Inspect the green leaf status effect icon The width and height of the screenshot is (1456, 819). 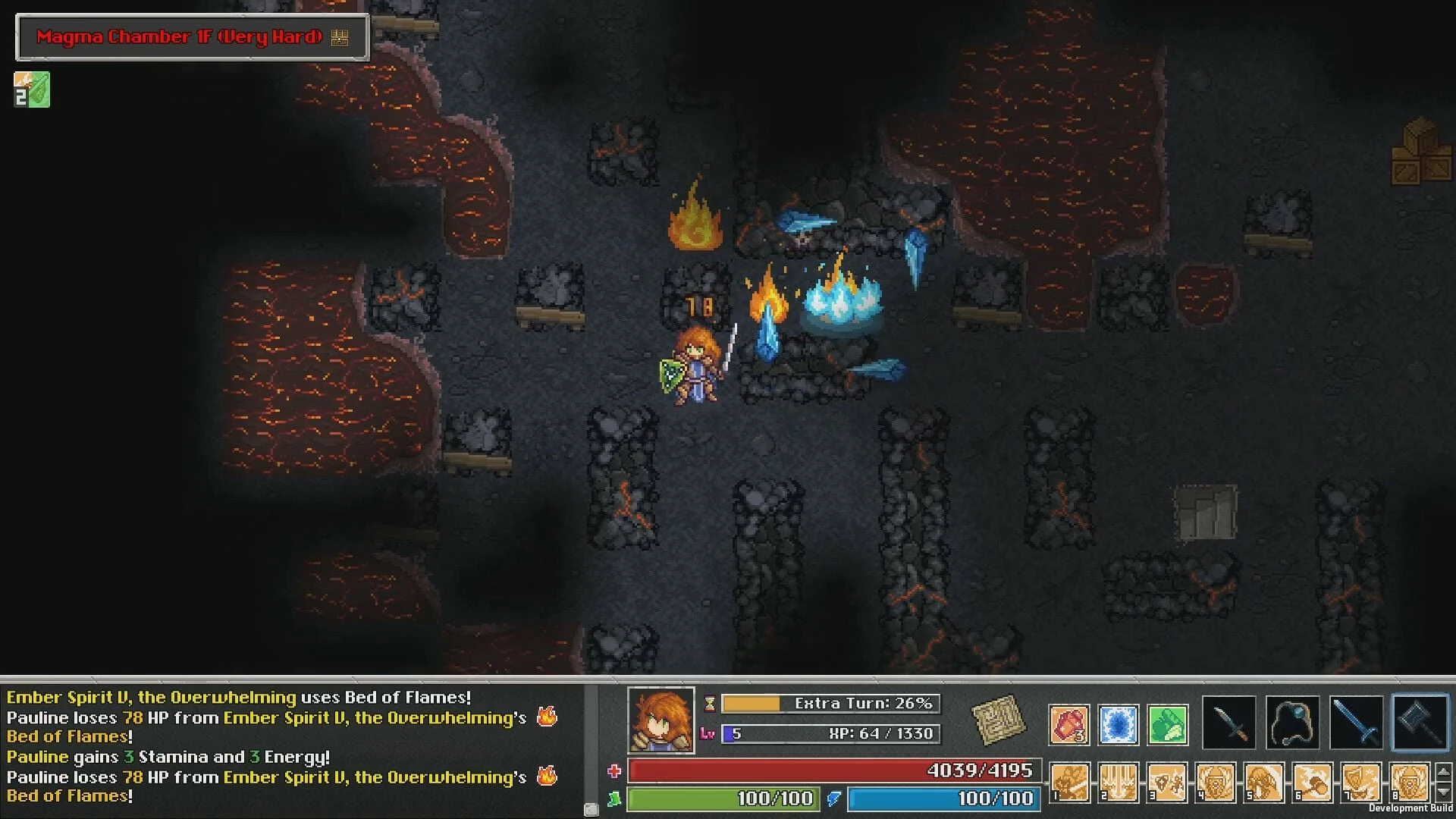tap(32, 89)
